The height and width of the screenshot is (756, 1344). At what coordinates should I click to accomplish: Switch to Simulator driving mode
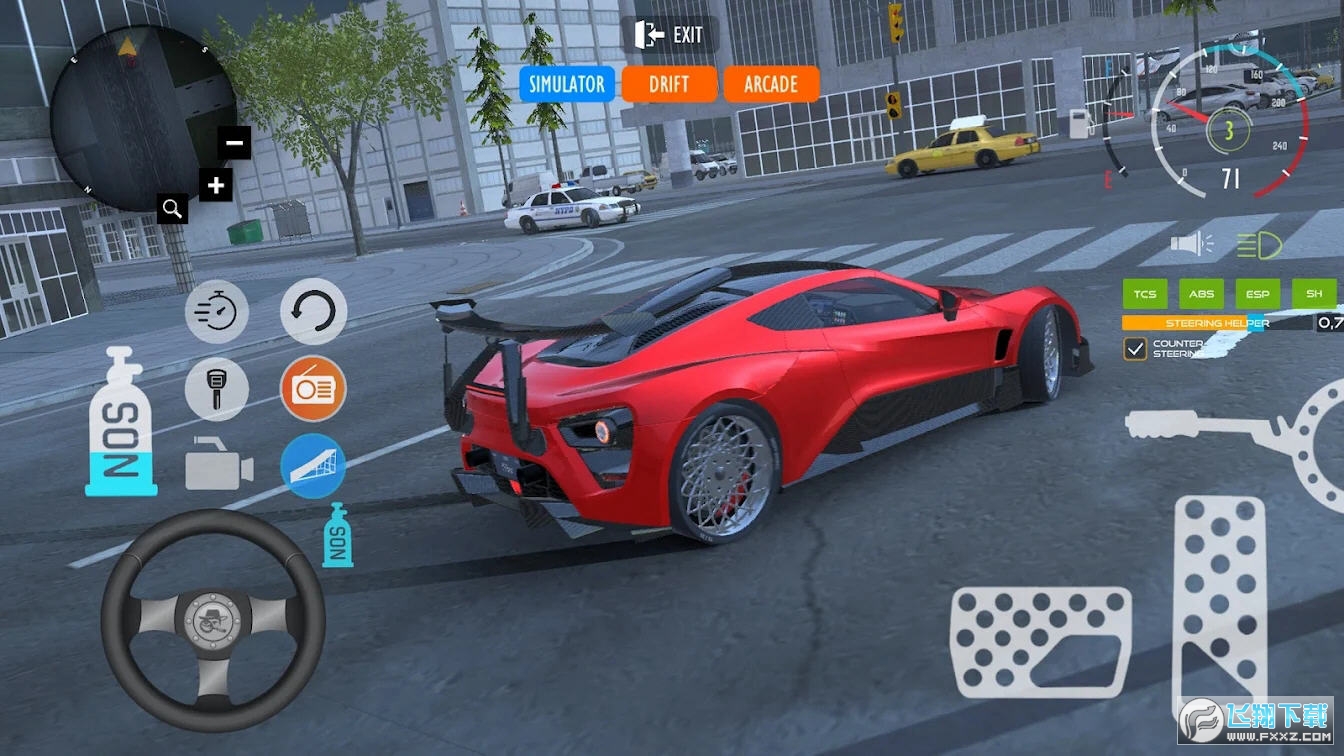pyautogui.click(x=566, y=84)
